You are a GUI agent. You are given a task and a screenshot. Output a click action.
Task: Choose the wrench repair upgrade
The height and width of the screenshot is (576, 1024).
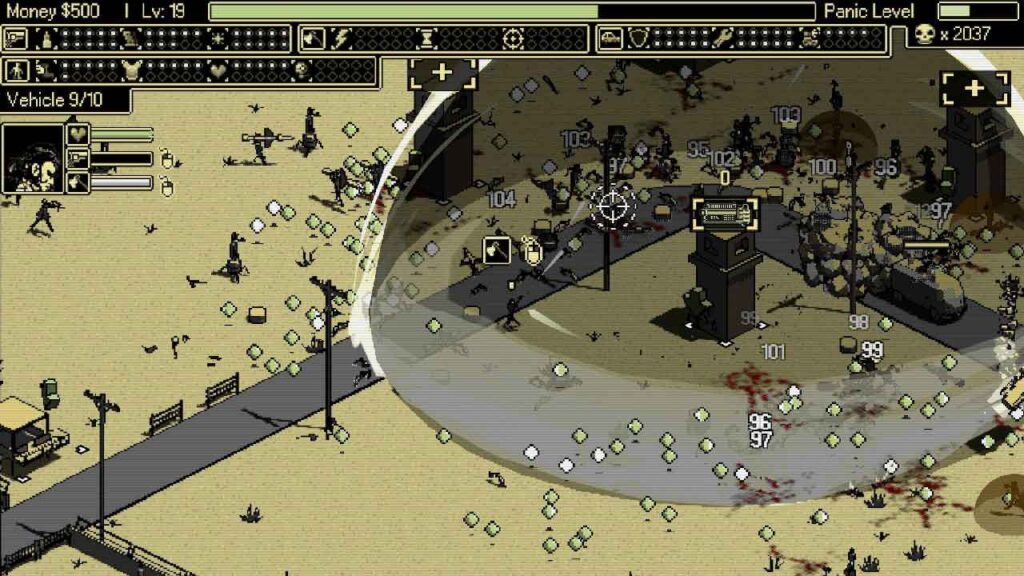tap(722, 39)
